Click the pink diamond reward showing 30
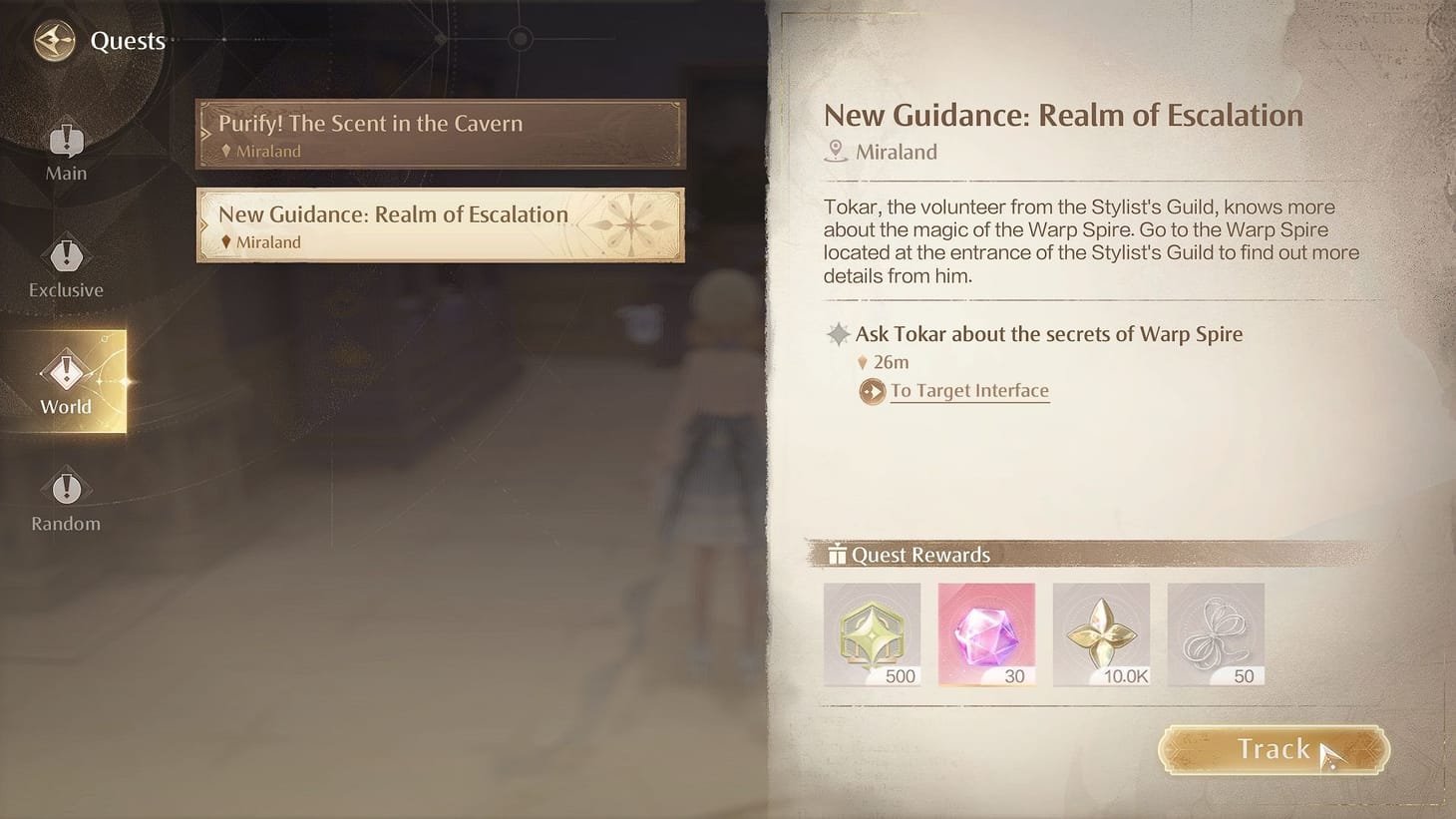This screenshot has width=1456, height=819. (986, 633)
